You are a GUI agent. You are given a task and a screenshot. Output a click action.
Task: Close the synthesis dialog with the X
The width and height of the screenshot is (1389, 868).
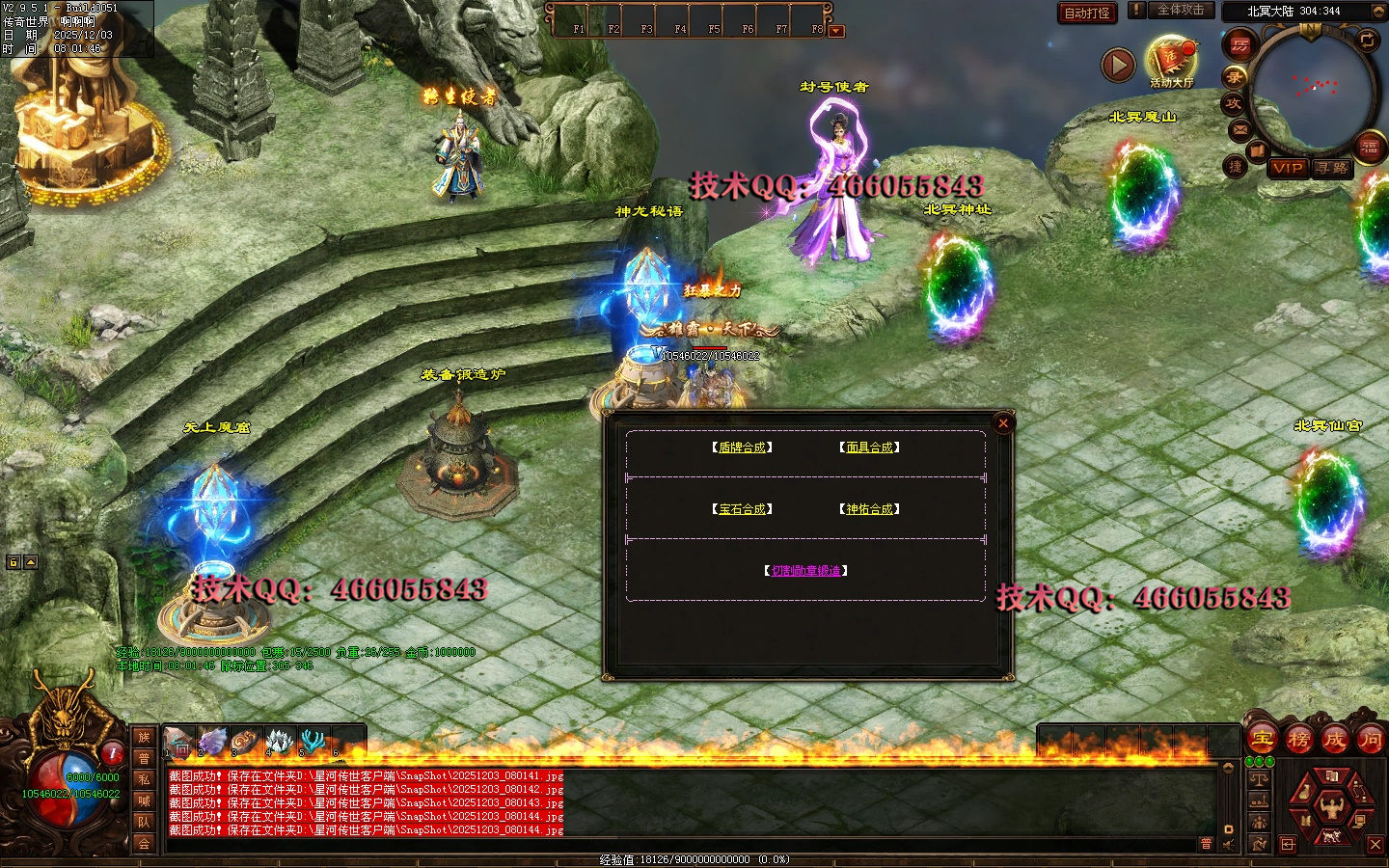point(1003,423)
